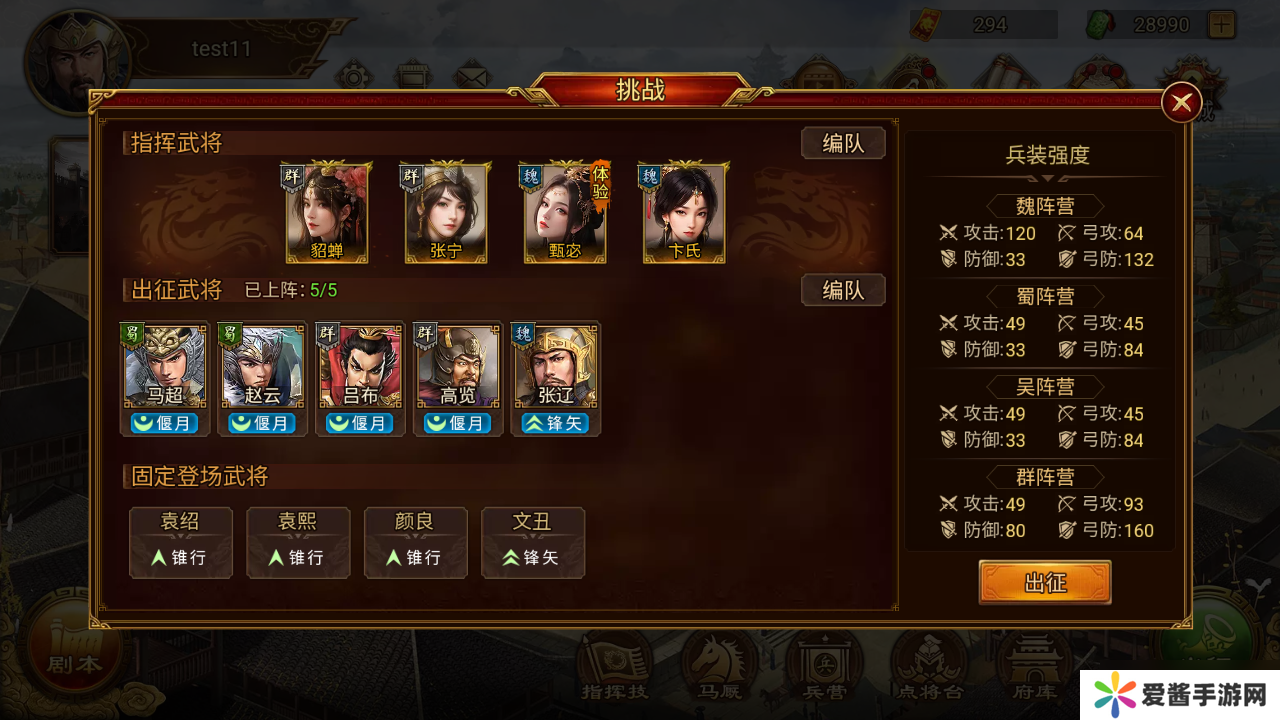Screen dimensions: 1280x720
Task: Pick commander 卞氏 portrait
Action: [684, 213]
